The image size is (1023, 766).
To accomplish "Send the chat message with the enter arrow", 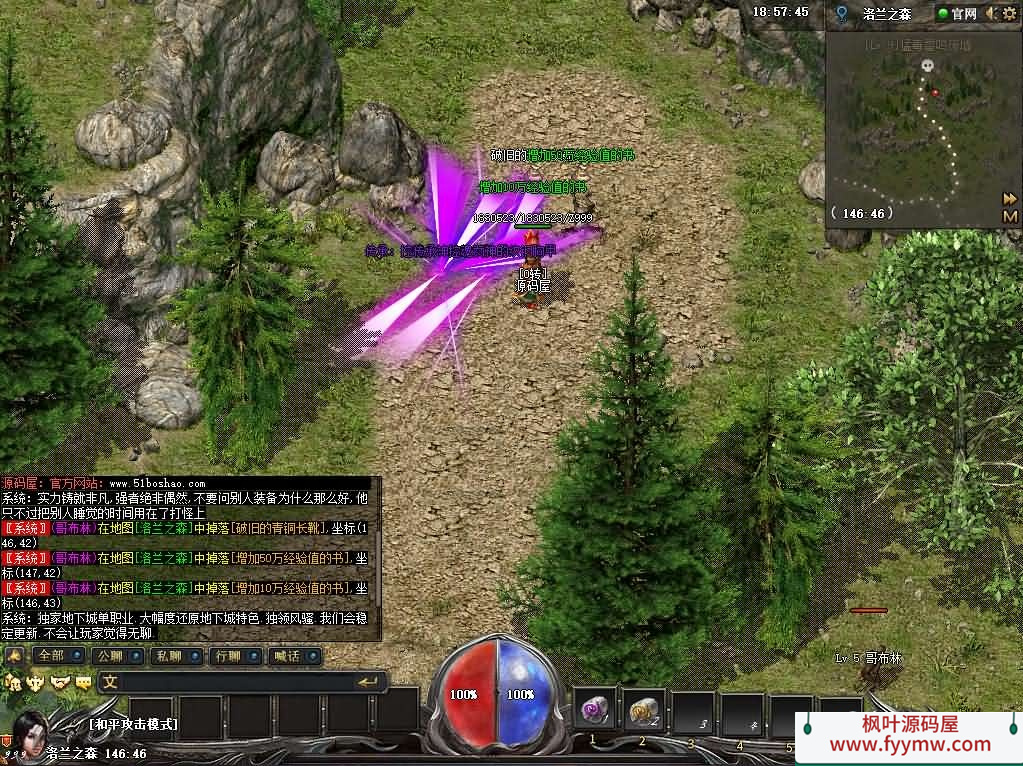I will pyautogui.click(x=368, y=682).
